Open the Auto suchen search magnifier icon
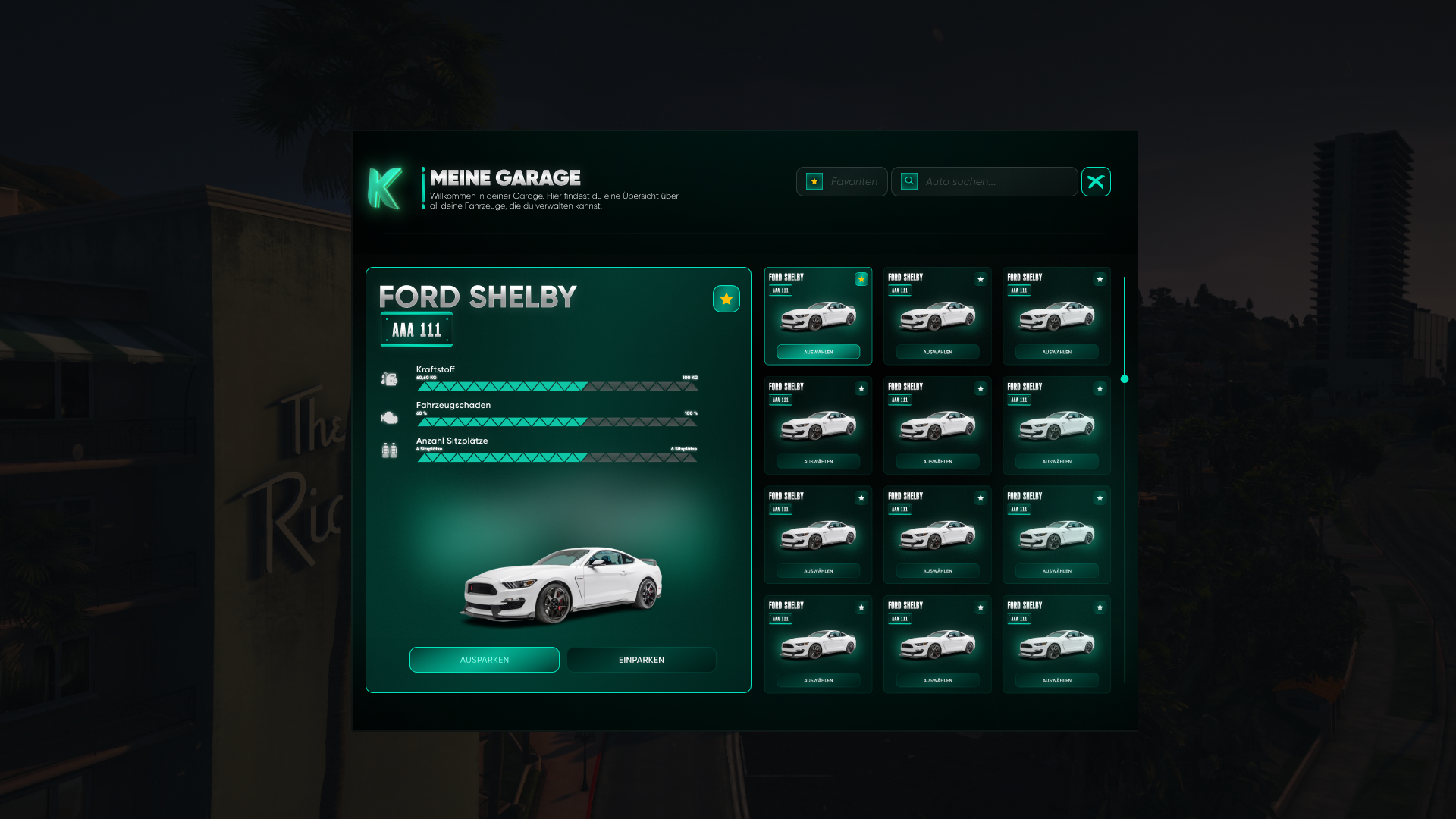The height and width of the screenshot is (819, 1456). click(x=908, y=181)
